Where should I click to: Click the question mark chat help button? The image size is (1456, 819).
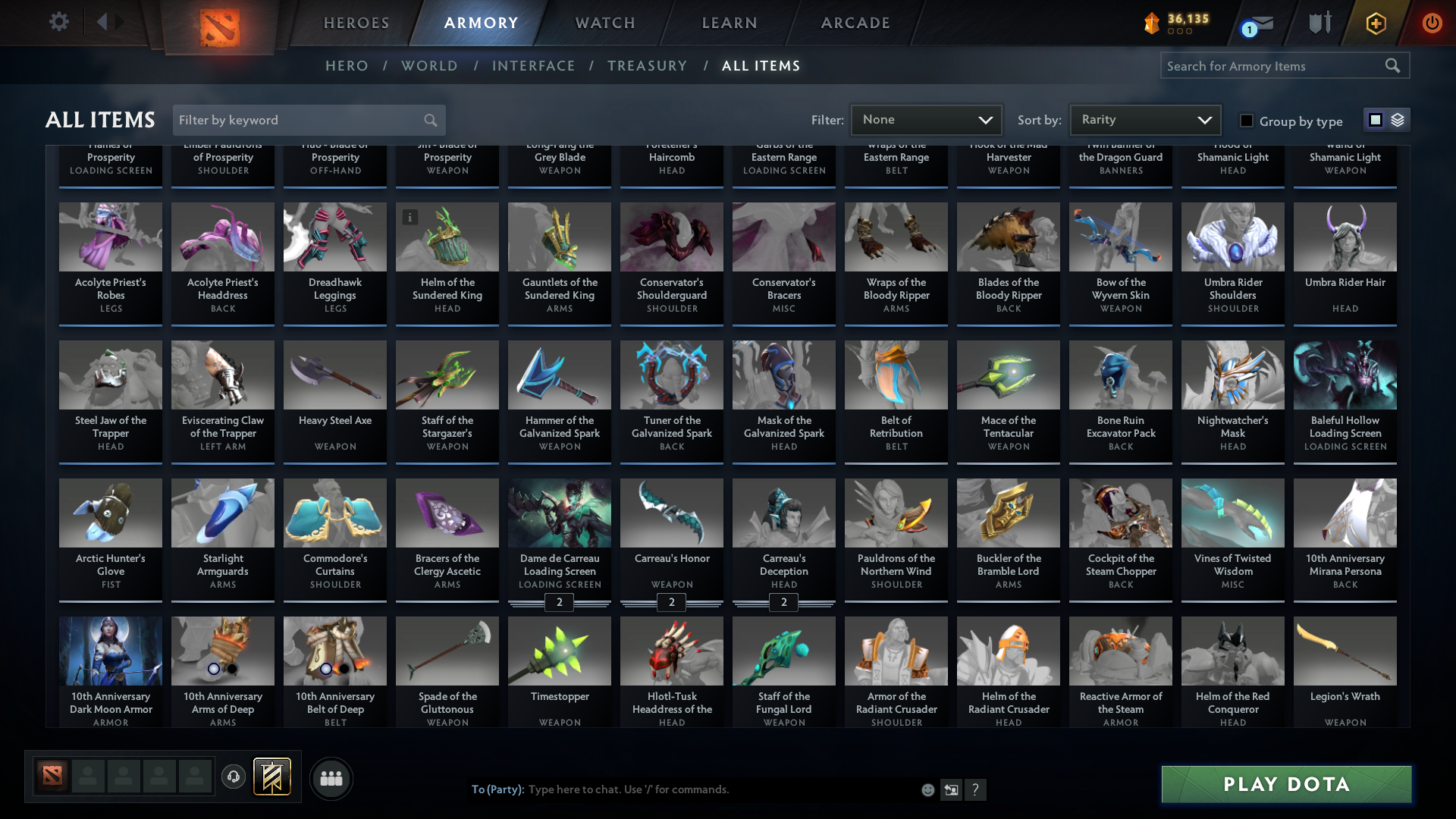tap(977, 789)
